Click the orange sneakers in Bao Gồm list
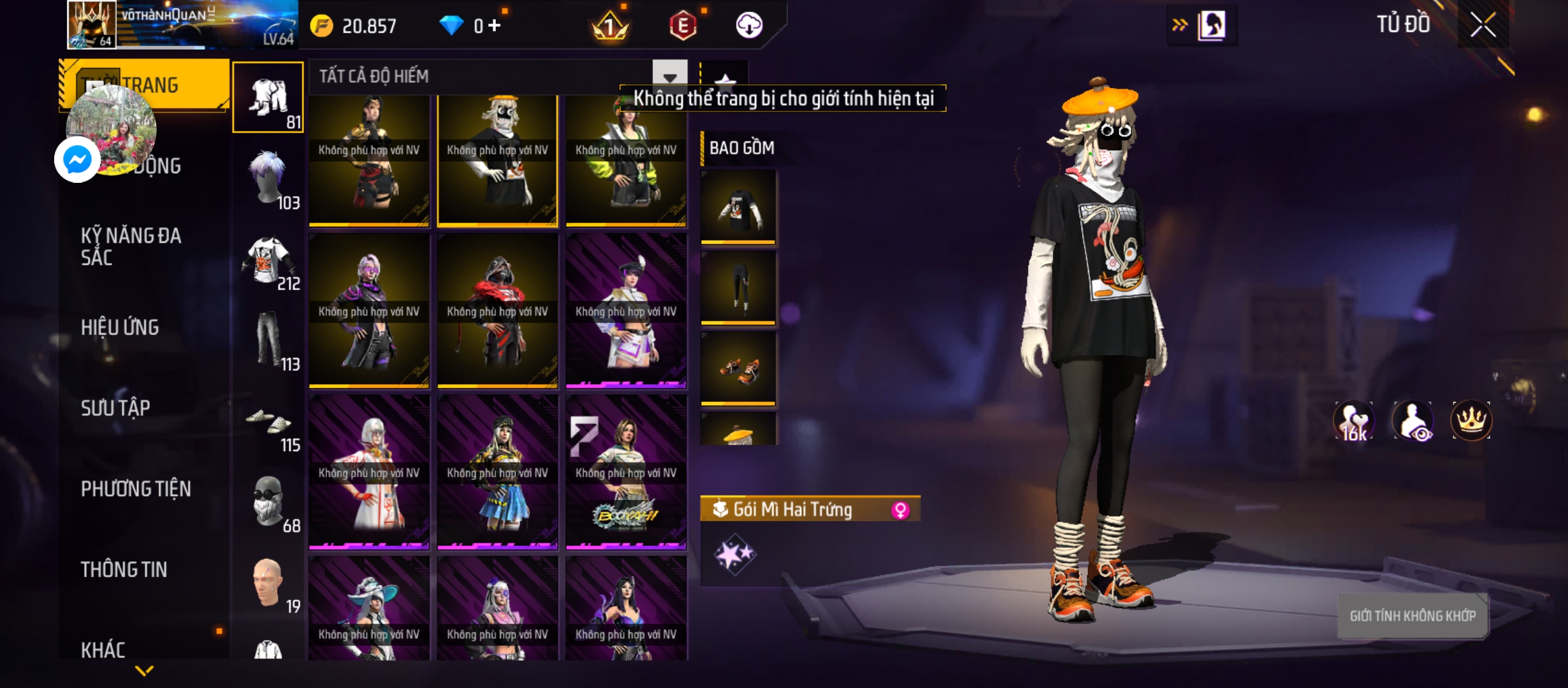The image size is (1568, 688). [738, 368]
